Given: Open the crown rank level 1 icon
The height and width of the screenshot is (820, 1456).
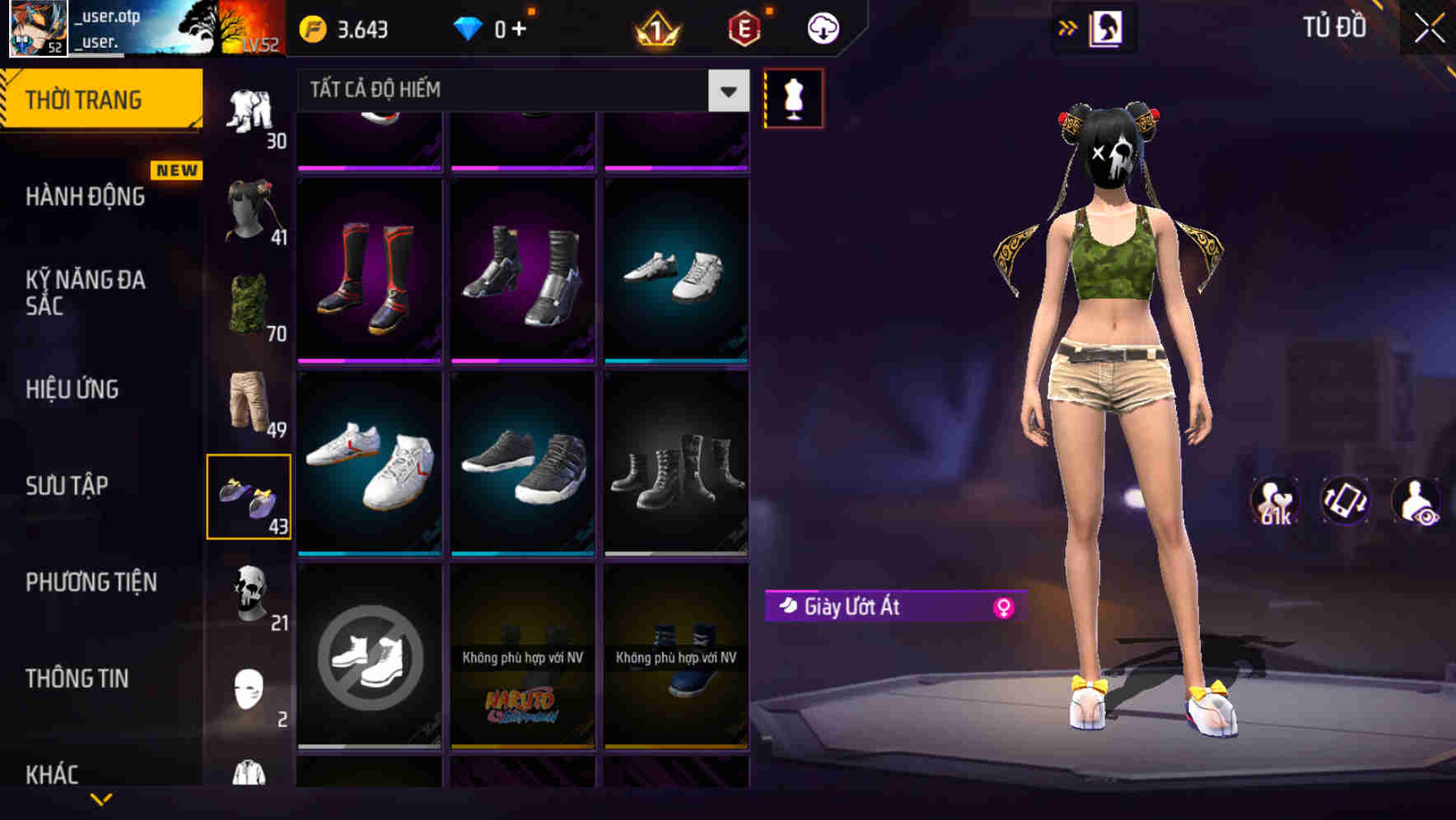Looking at the screenshot, I should tap(656, 27).
